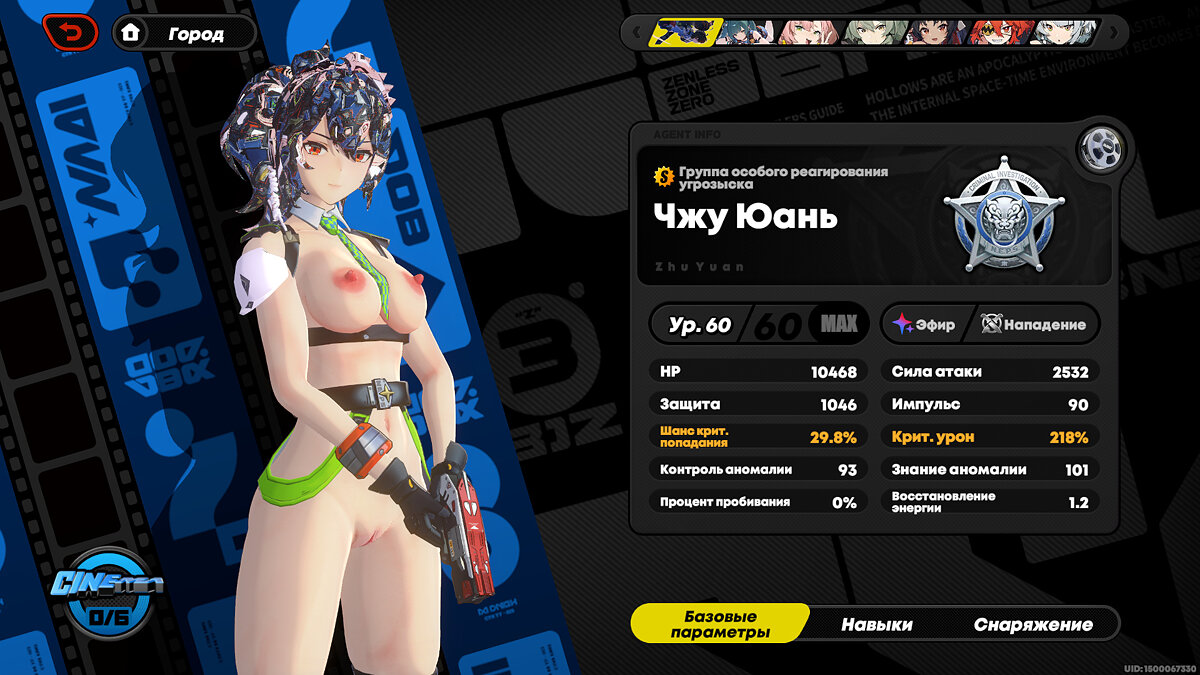
Task: Click the red back arrow button
Action: pyautogui.click(x=70, y=33)
